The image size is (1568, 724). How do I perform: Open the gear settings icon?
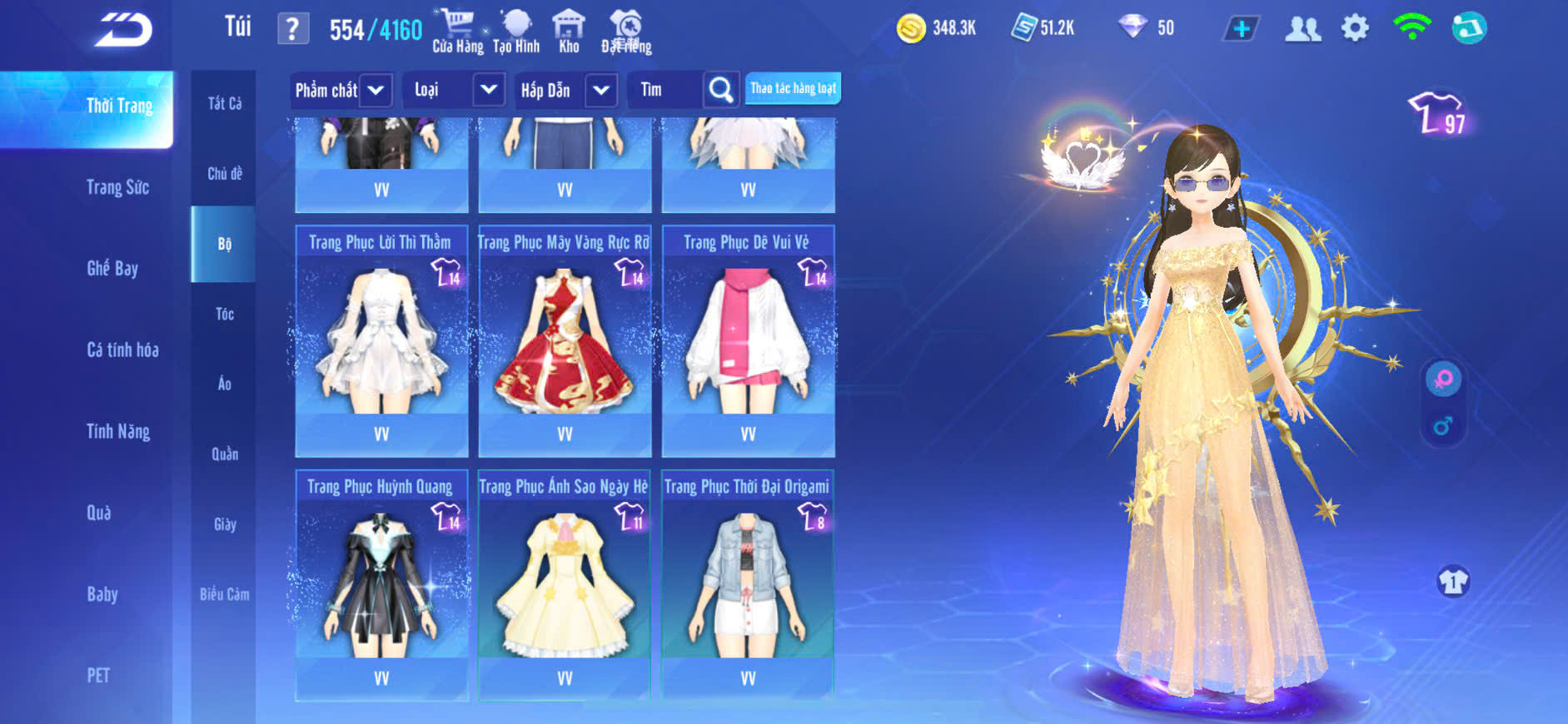(x=1355, y=29)
